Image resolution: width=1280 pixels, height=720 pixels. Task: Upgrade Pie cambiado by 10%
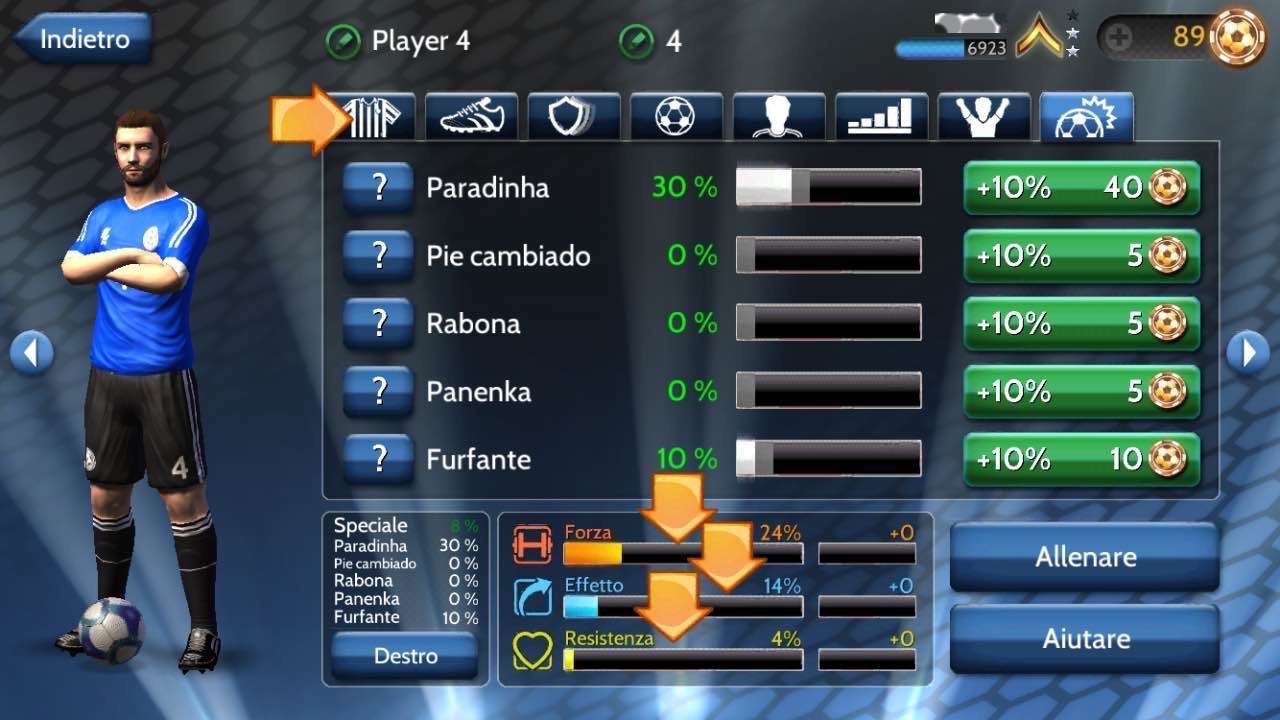click(x=1081, y=255)
